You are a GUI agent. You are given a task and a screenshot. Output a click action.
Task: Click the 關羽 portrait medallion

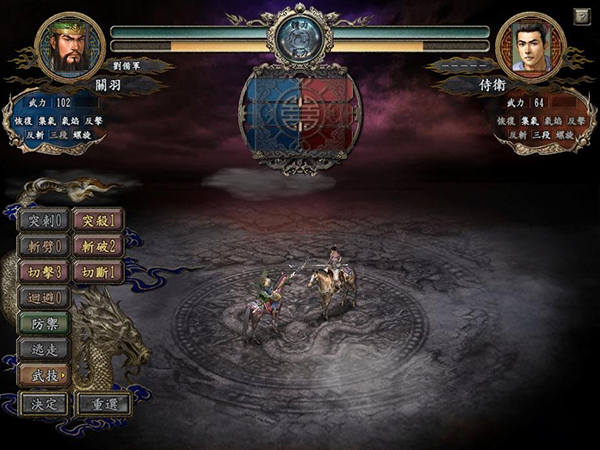click(x=70, y=46)
